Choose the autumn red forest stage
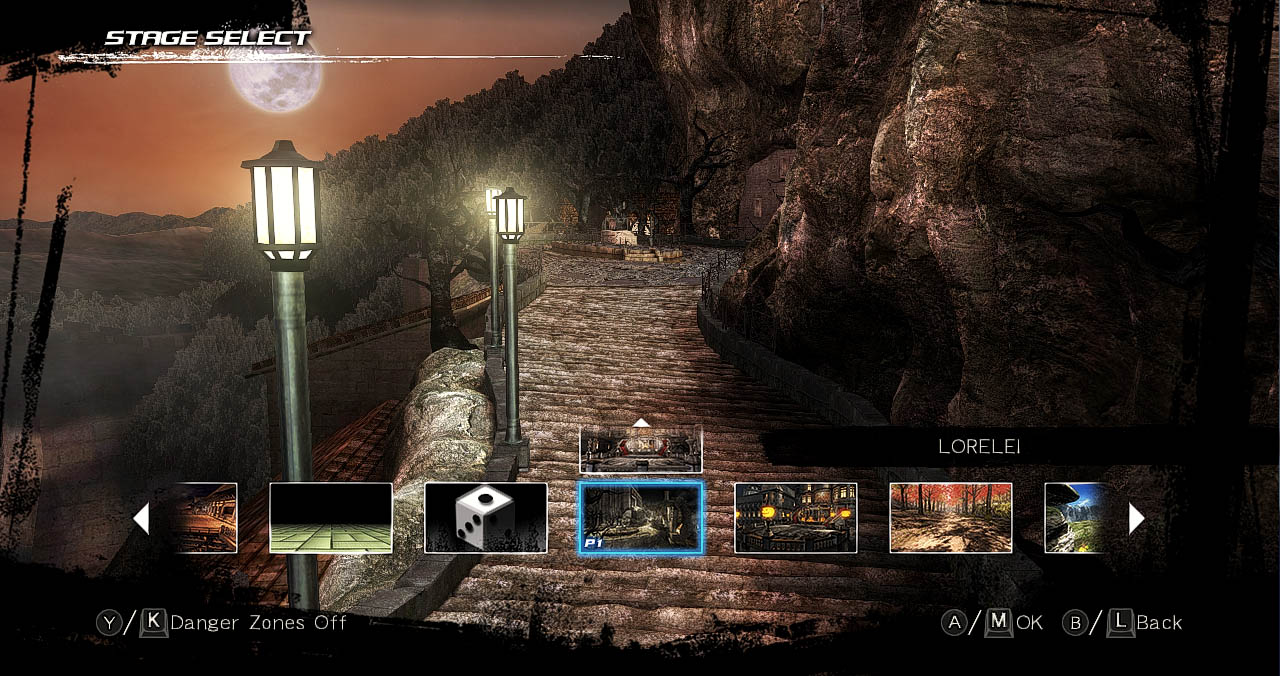This screenshot has height=676, width=1280. pyautogui.click(x=951, y=517)
